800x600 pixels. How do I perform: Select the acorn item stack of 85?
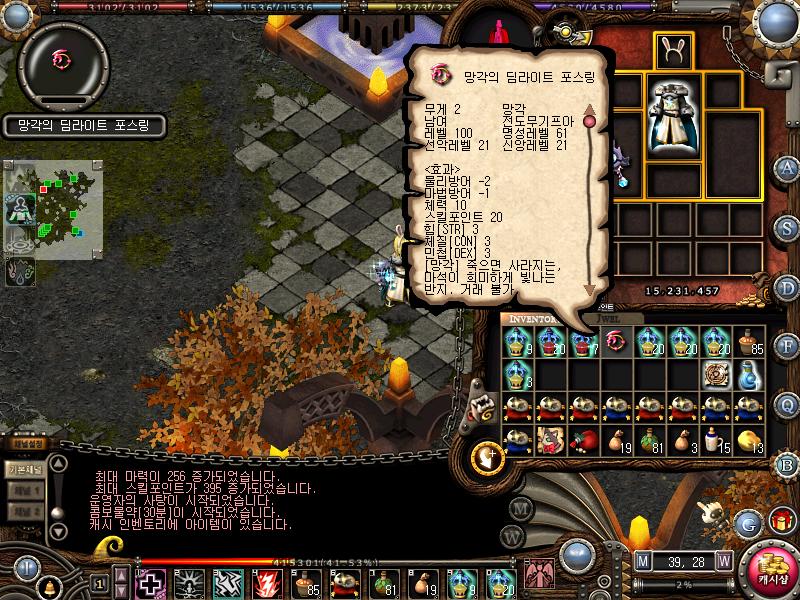click(748, 344)
